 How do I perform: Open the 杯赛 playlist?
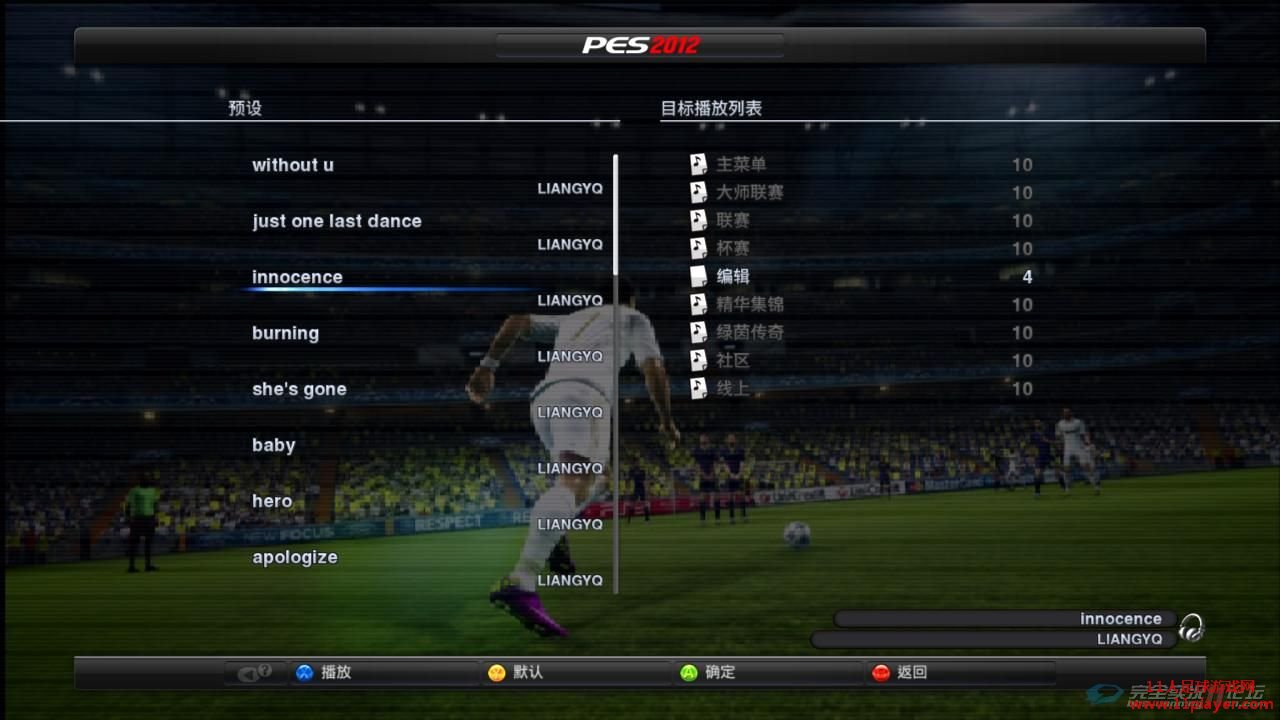pyautogui.click(x=733, y=248)
